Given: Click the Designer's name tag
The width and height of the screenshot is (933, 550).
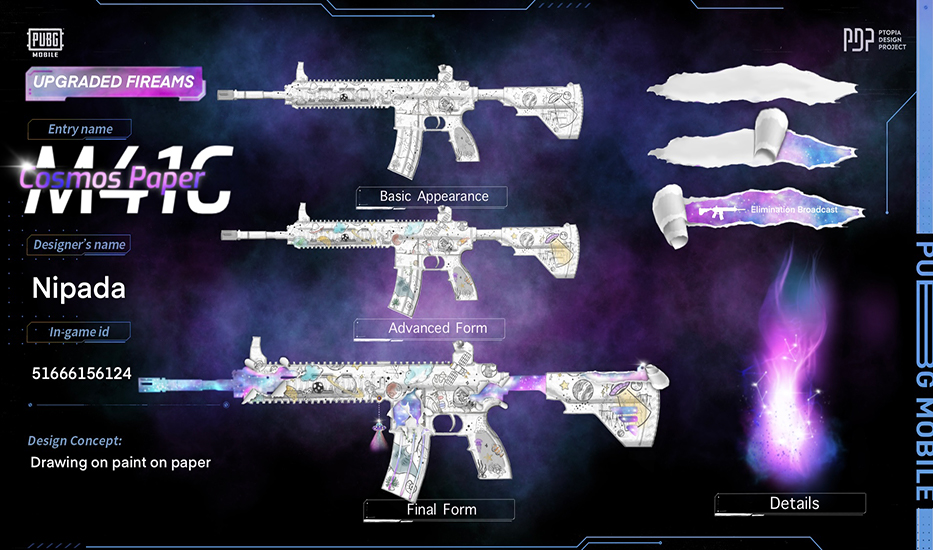Looking at the screenshot, I should coord(80,245).
